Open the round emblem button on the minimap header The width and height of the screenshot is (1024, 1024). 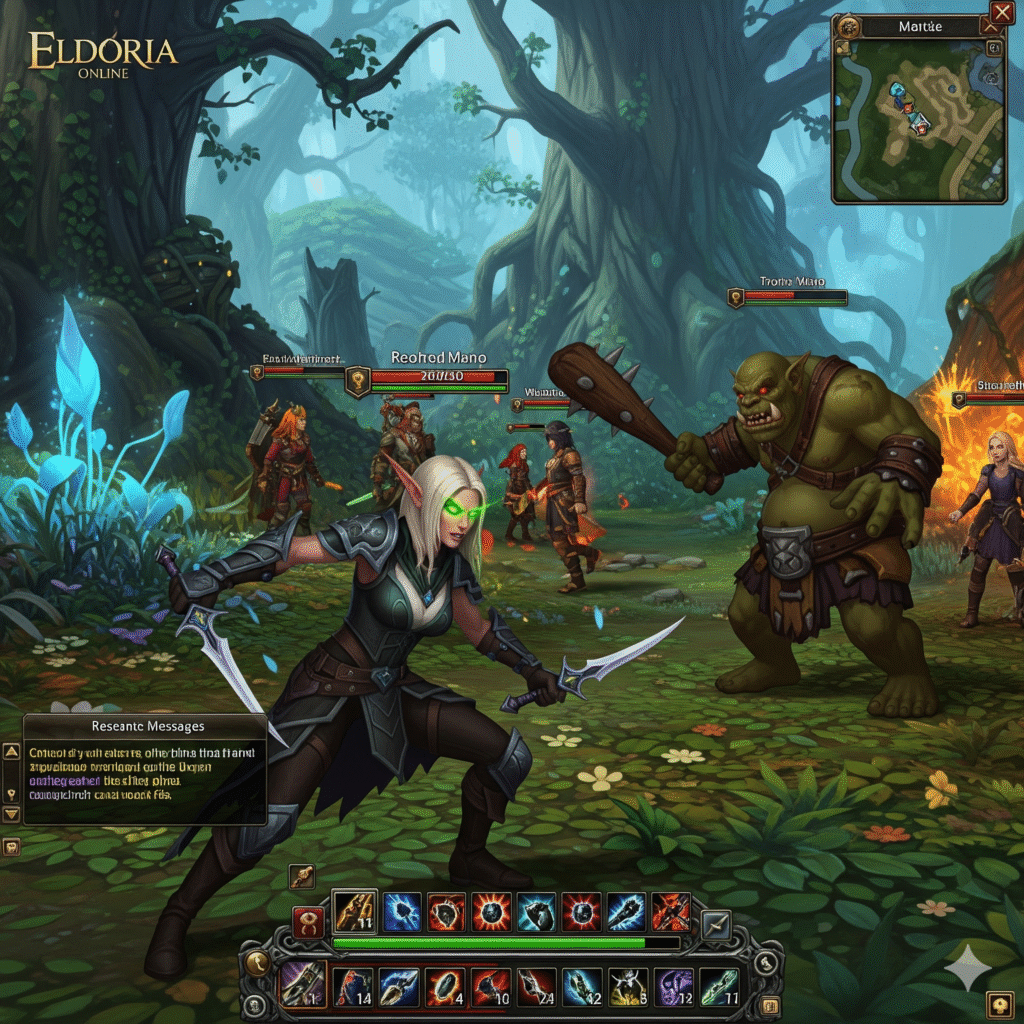coord(849,26)
